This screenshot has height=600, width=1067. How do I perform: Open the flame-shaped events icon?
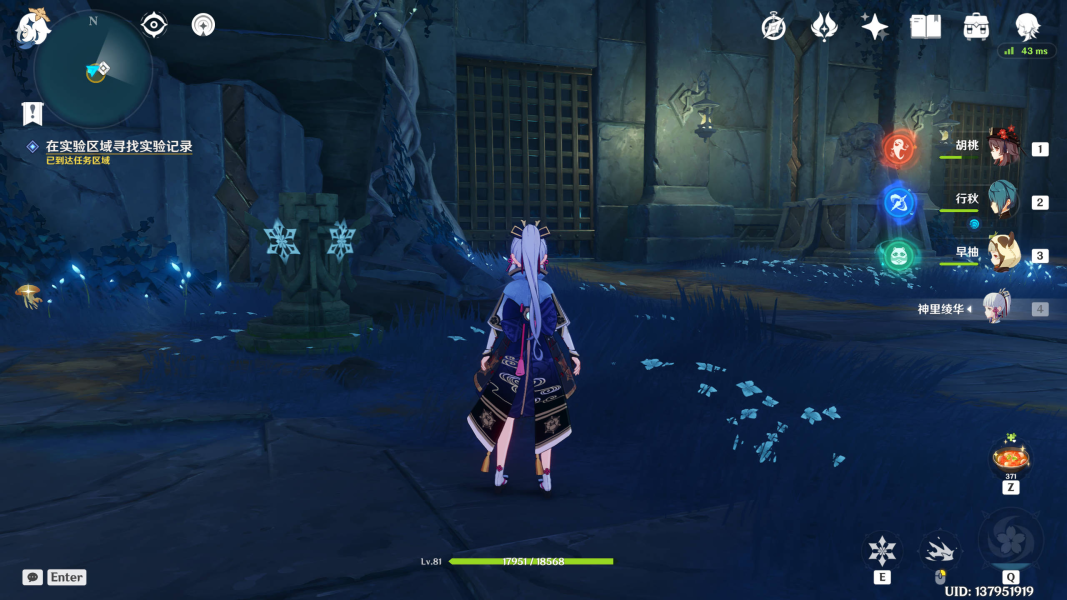(x=824, y=27)
